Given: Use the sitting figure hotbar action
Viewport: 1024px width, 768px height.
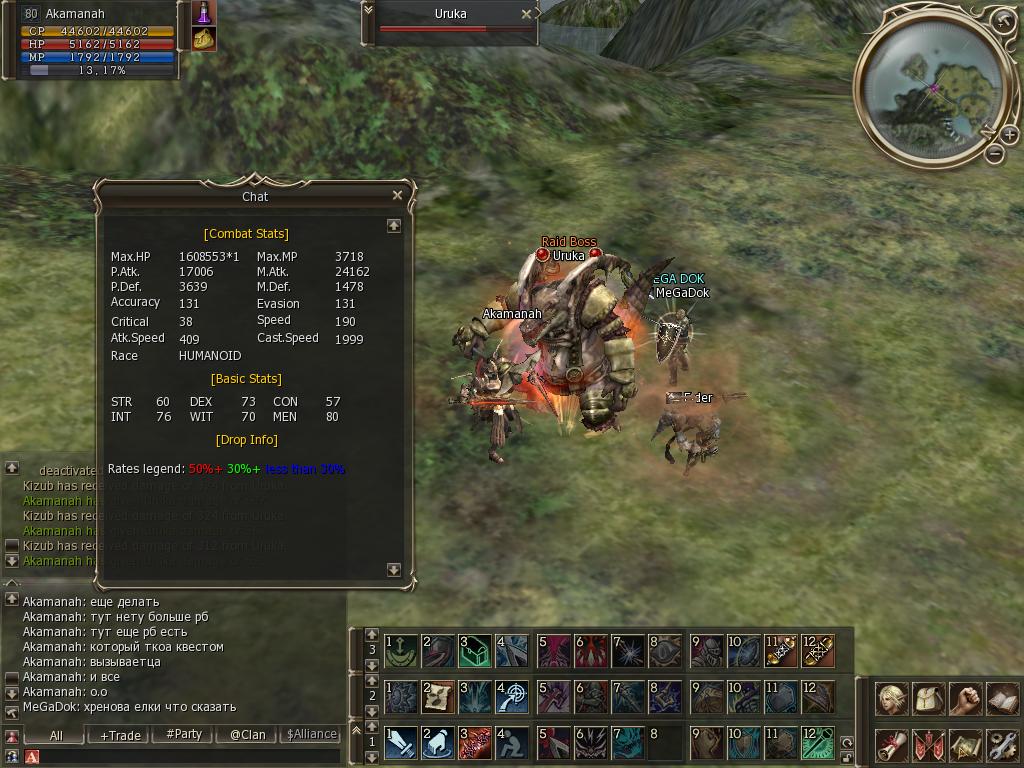Looking at the screenshot, I should (513, 742).
